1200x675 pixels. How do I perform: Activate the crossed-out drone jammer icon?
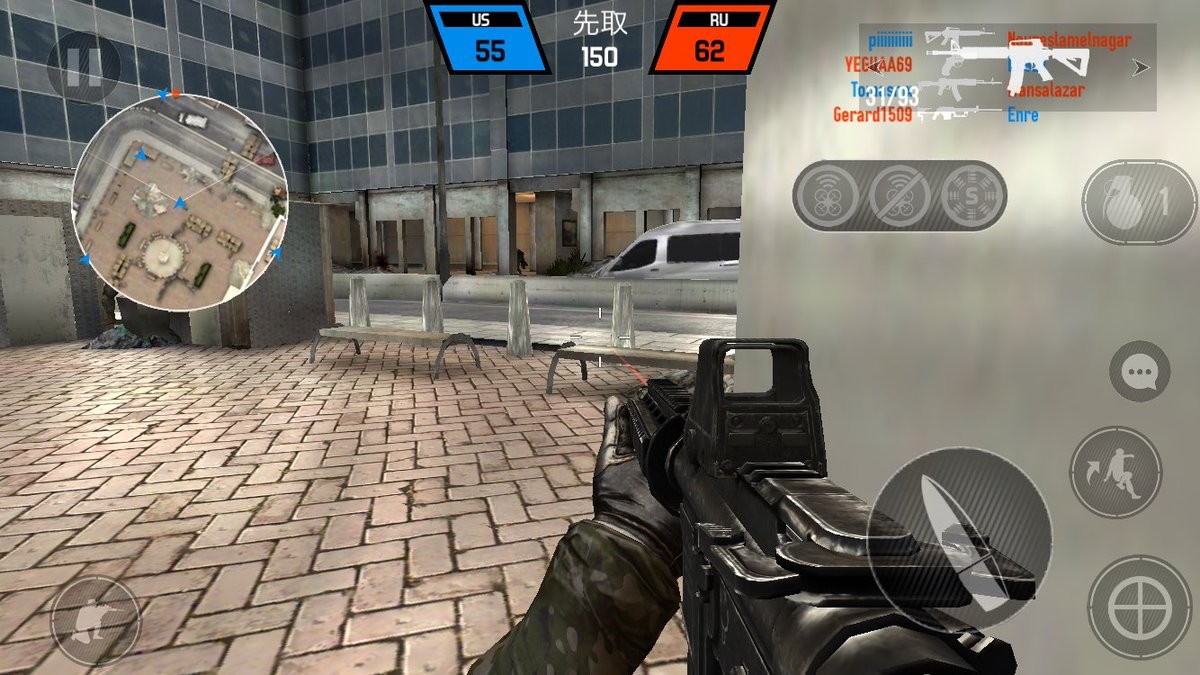pyautogui.click(x=899, y=196)
